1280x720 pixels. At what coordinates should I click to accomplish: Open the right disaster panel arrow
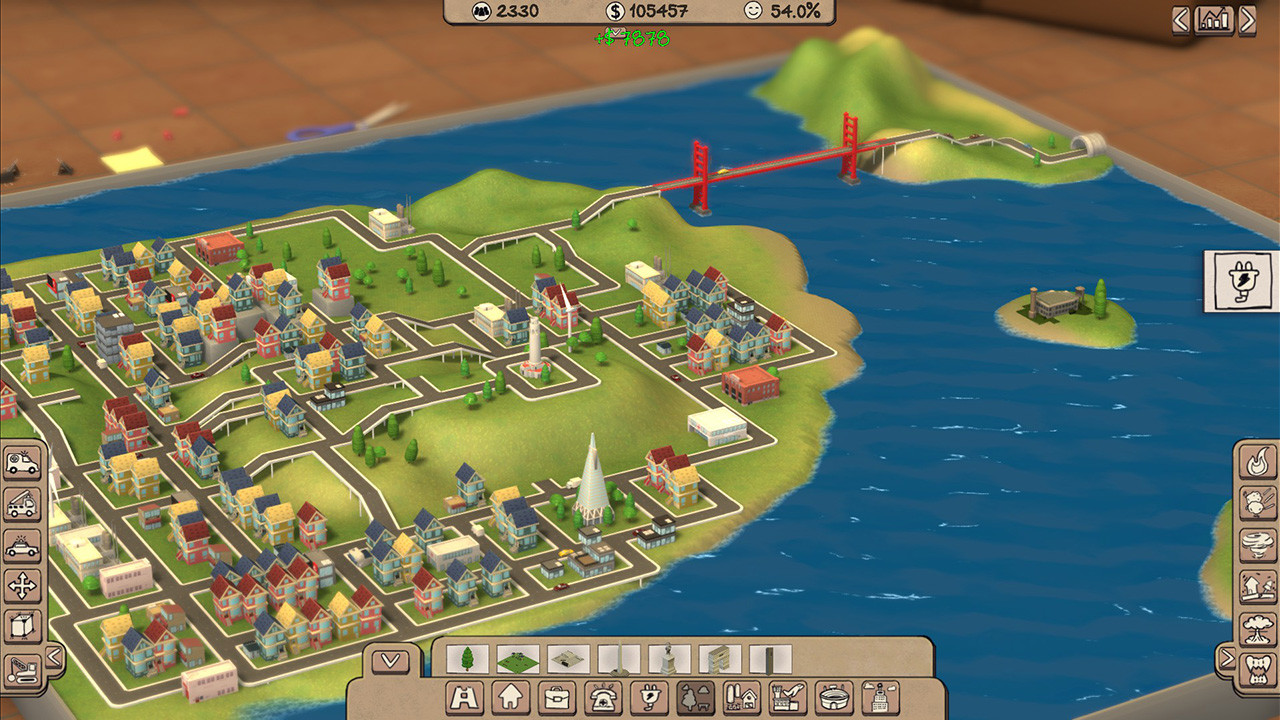pyautogui.click(x=1228, y=657)
